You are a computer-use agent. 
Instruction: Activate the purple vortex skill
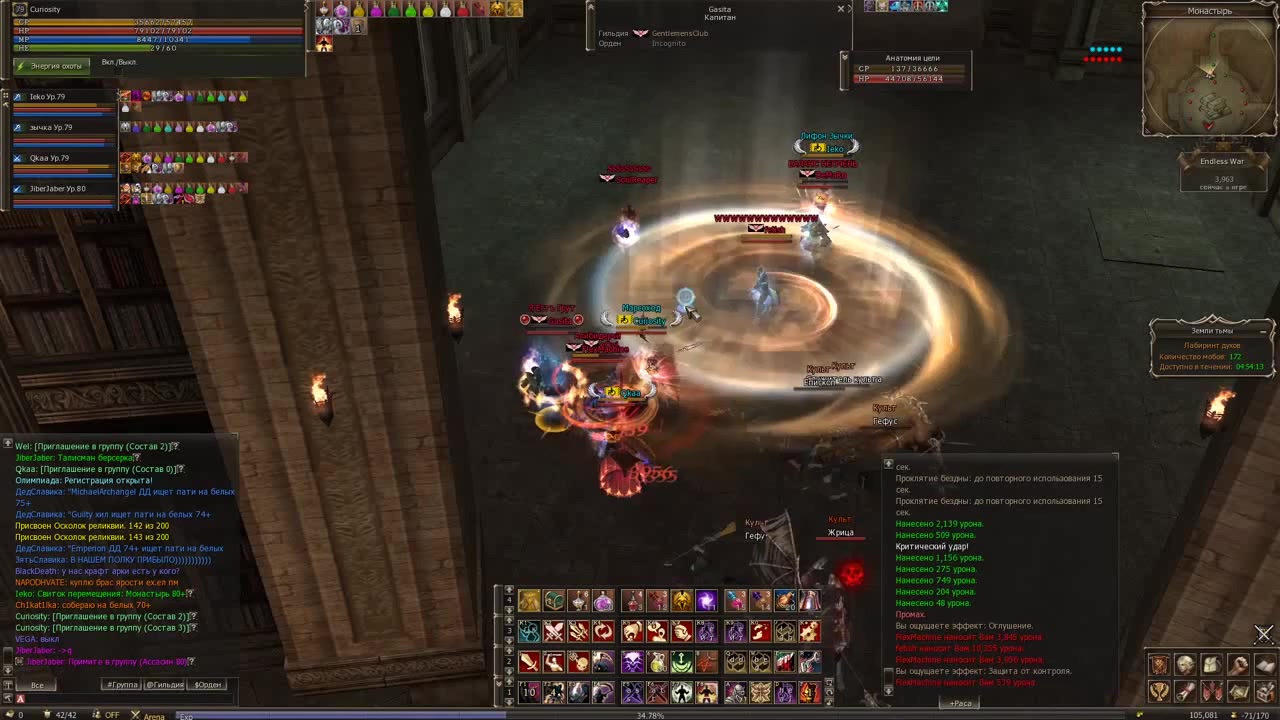[706, 601]
